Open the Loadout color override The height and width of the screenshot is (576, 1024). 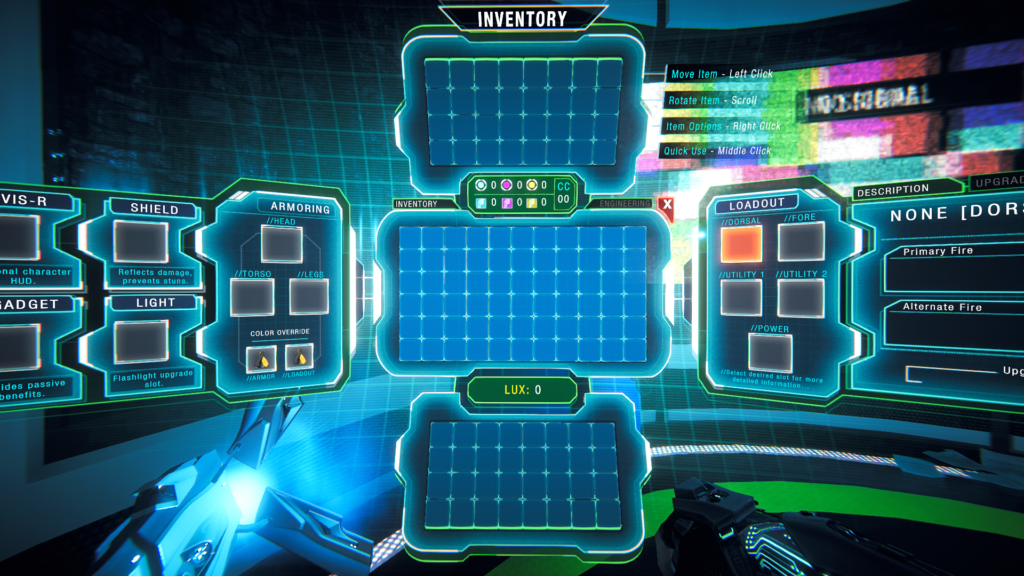[x=299, y=355]
